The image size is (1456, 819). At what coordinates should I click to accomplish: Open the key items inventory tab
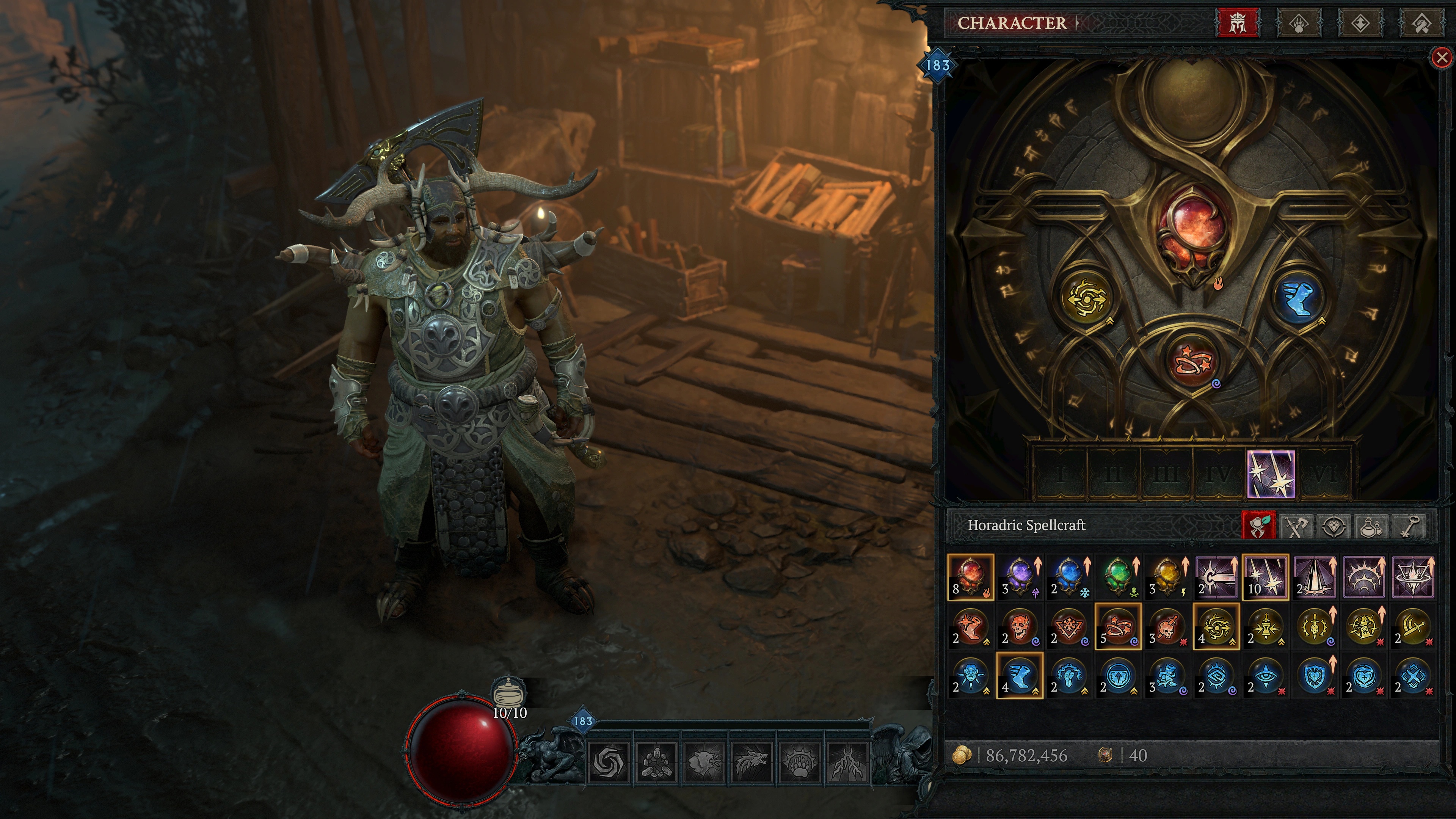pyautogui.click(x=1409, y=526)
